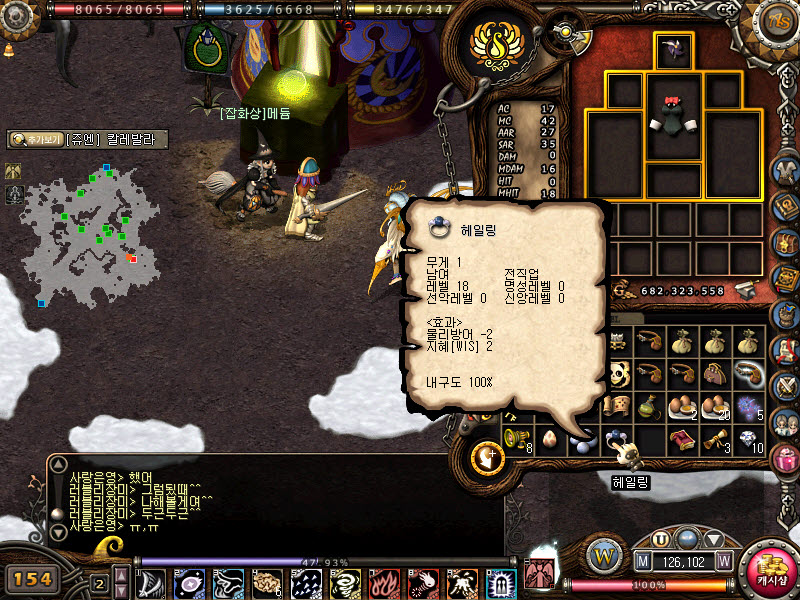
Task: Select the green potion flask
Action: coord(650,405)
